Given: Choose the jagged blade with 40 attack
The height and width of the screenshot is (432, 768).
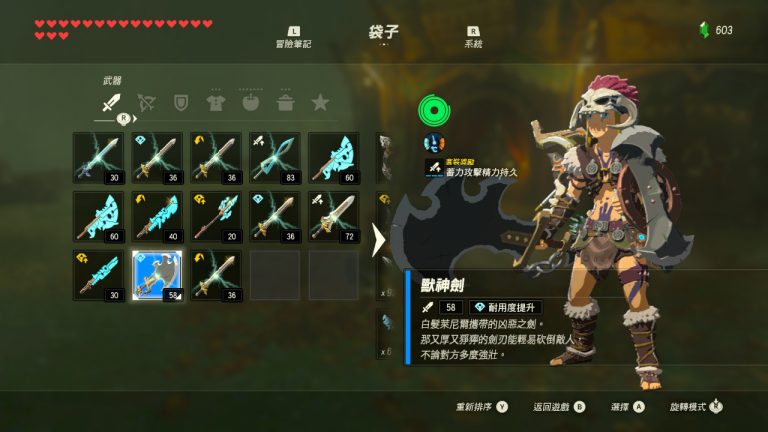Looking at the screenshot, I should tap(157, 216).
